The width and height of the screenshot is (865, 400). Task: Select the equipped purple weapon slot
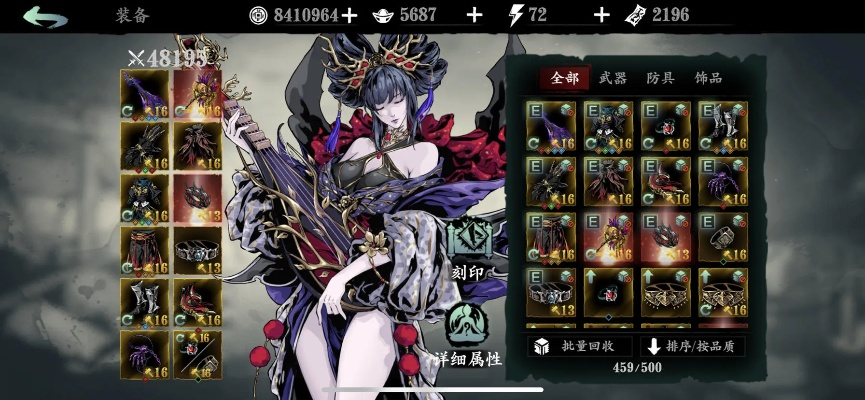[145, 93]
